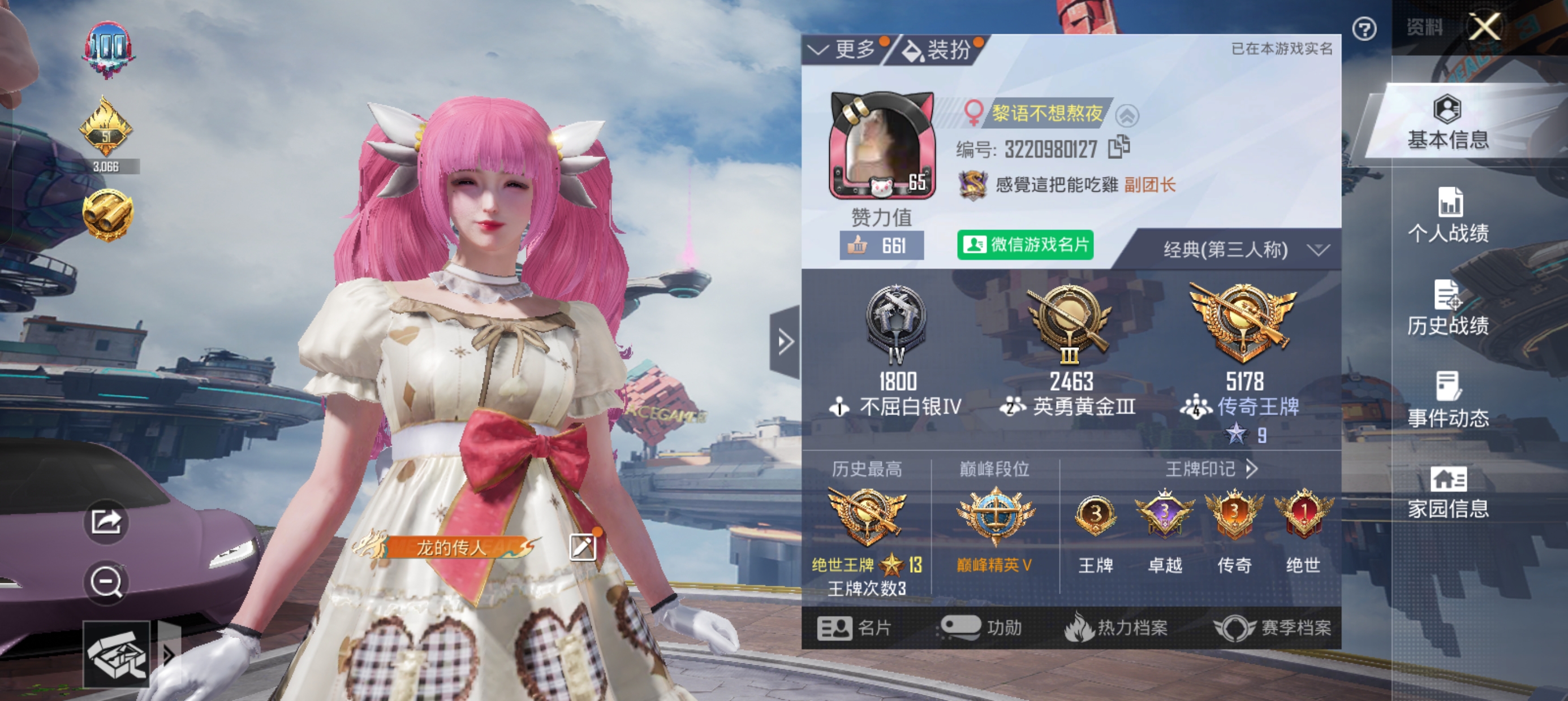Click the pencil edit icon beside 龙的传人 title

(583, 547)
